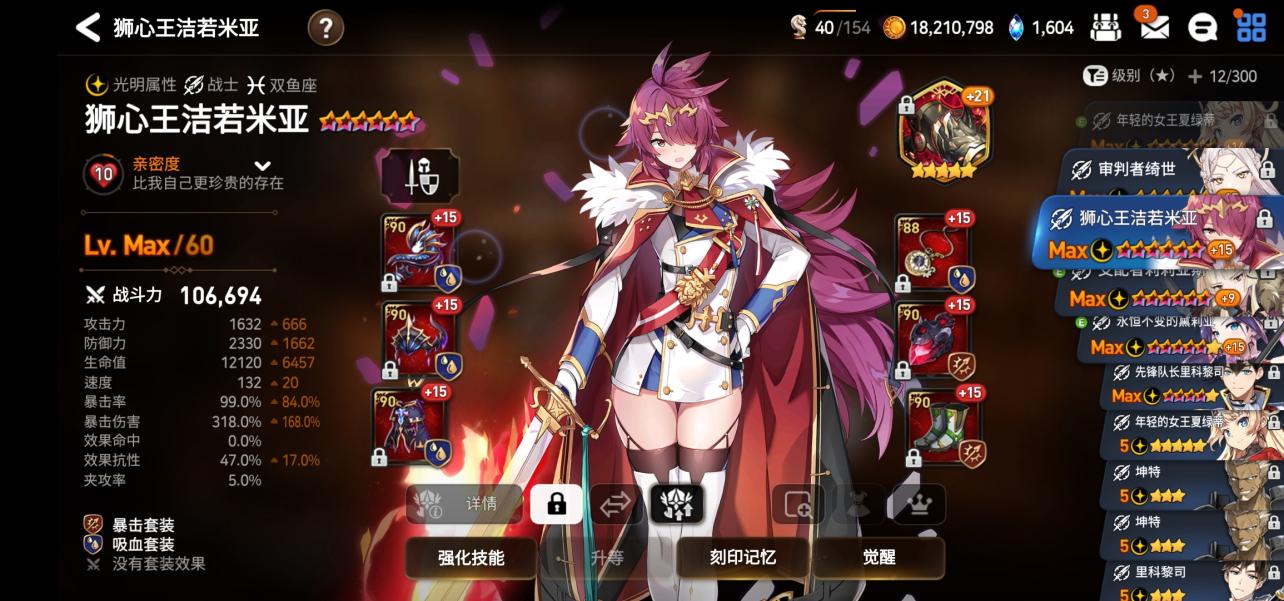This screenshot has width=1284, height=601.
Task: Open the sword and shield equipment manager
Action: [419, 177]
